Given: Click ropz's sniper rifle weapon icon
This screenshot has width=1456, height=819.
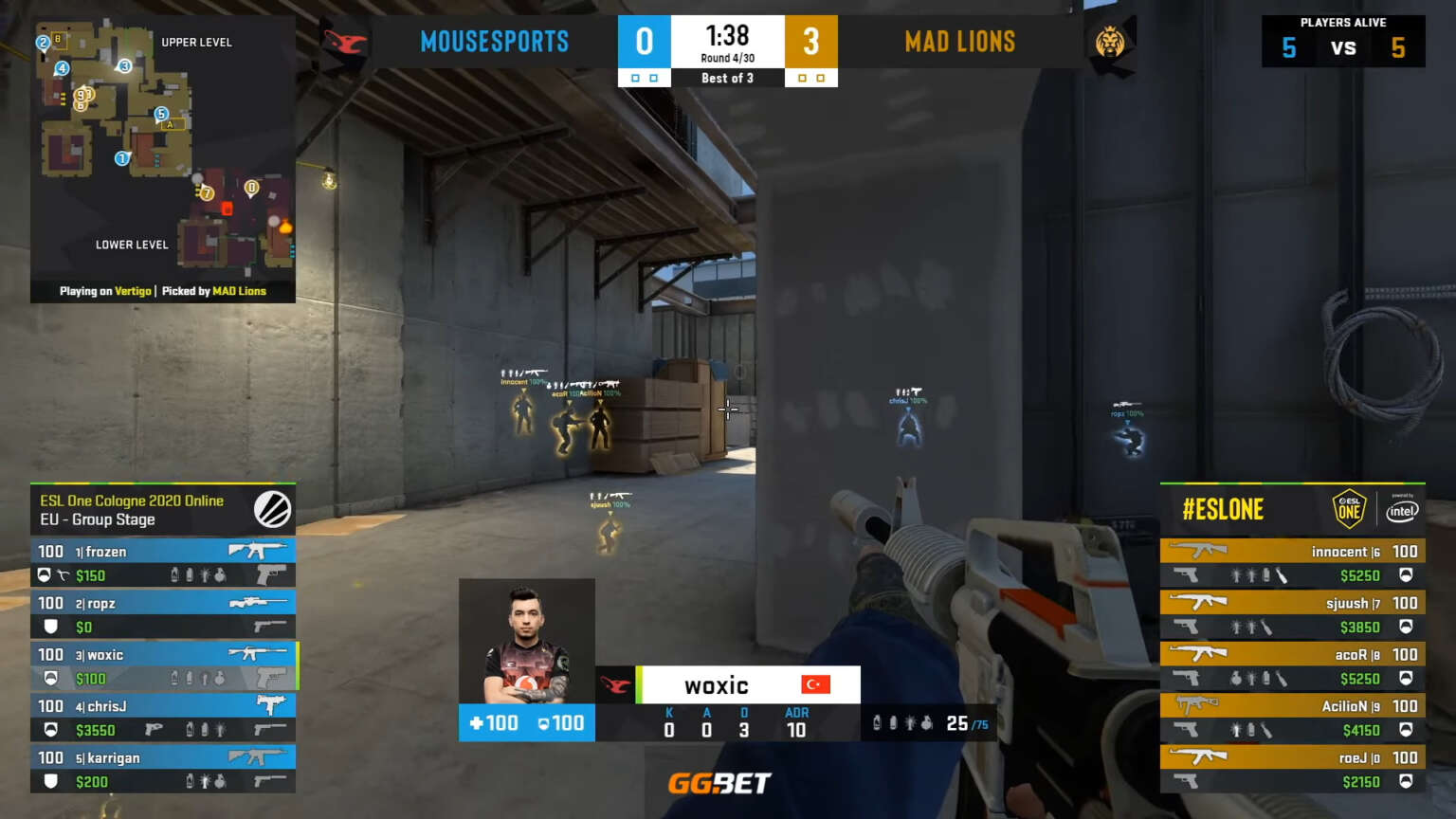Looking at the screenshot, I should pyautogui.click(x=257, y=603).
